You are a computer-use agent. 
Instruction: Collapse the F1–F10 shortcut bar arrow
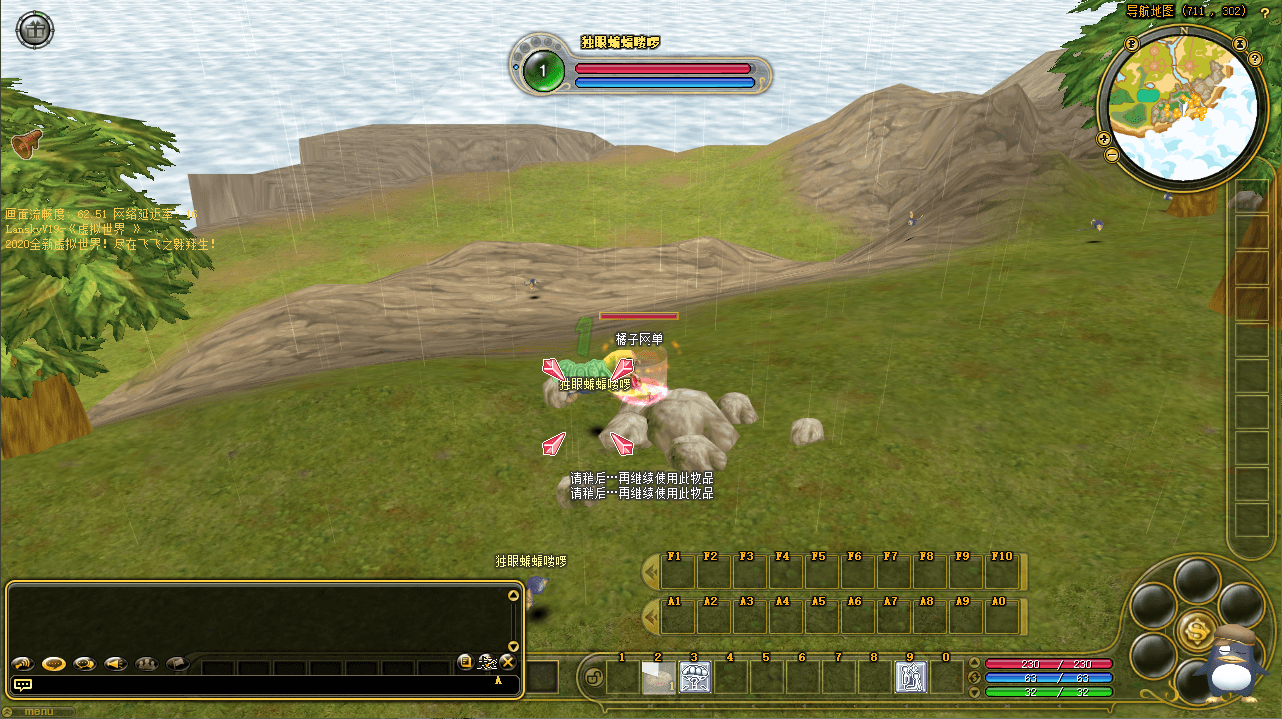click(x=650, y=573)
